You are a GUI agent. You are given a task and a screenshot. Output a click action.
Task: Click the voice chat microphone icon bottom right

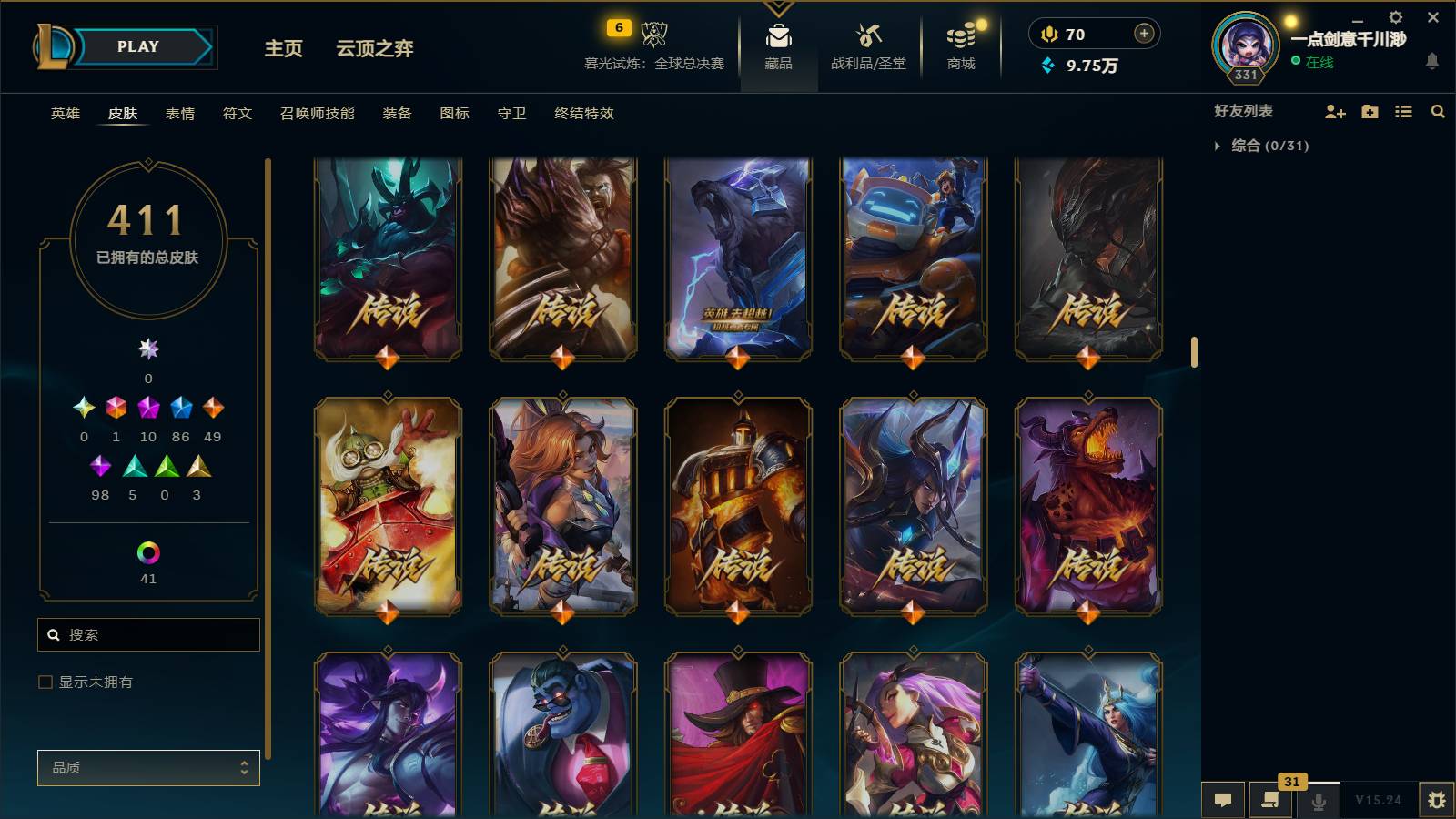point(1318,801)
